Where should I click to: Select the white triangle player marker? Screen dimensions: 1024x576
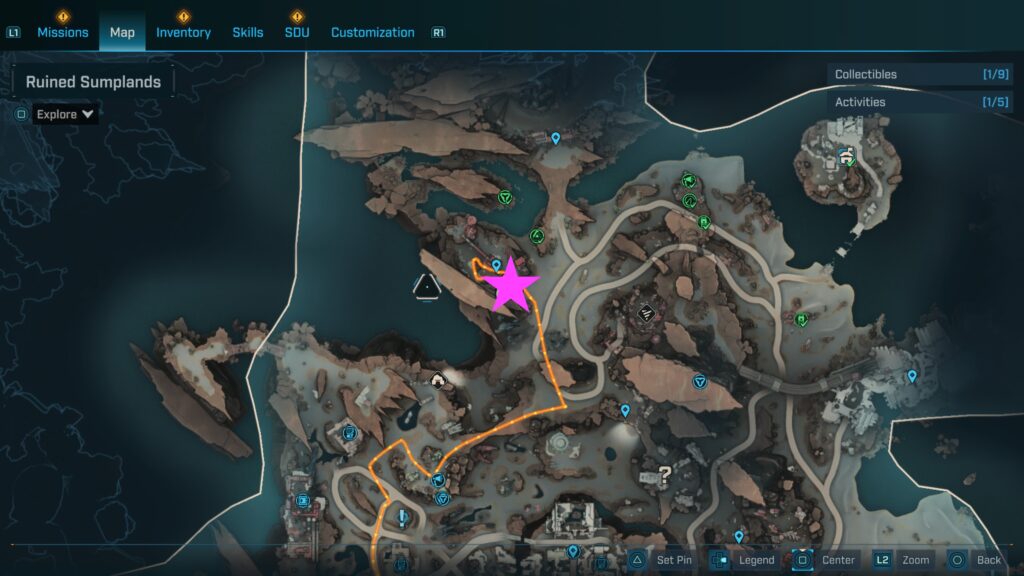[427, 289]
